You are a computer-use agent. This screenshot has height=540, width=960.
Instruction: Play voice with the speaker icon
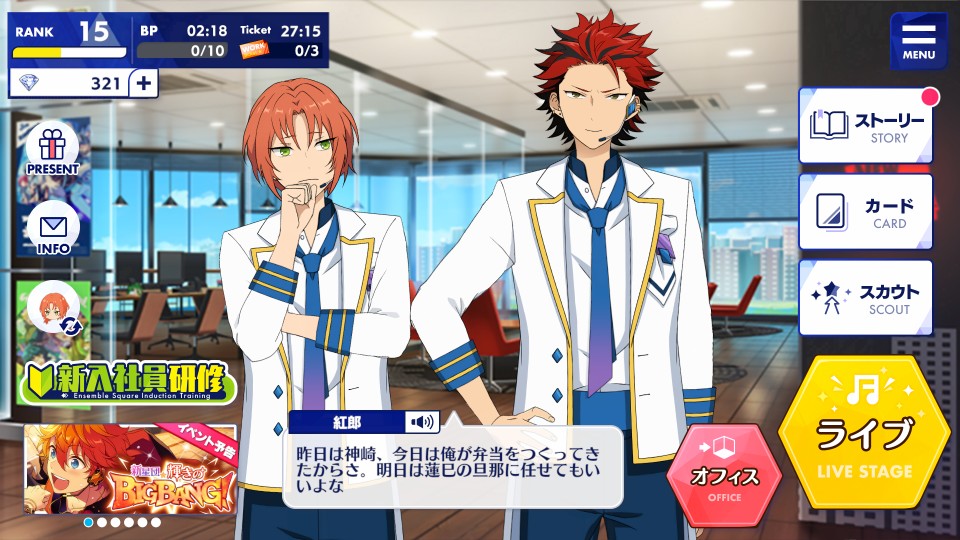(422, 422)
